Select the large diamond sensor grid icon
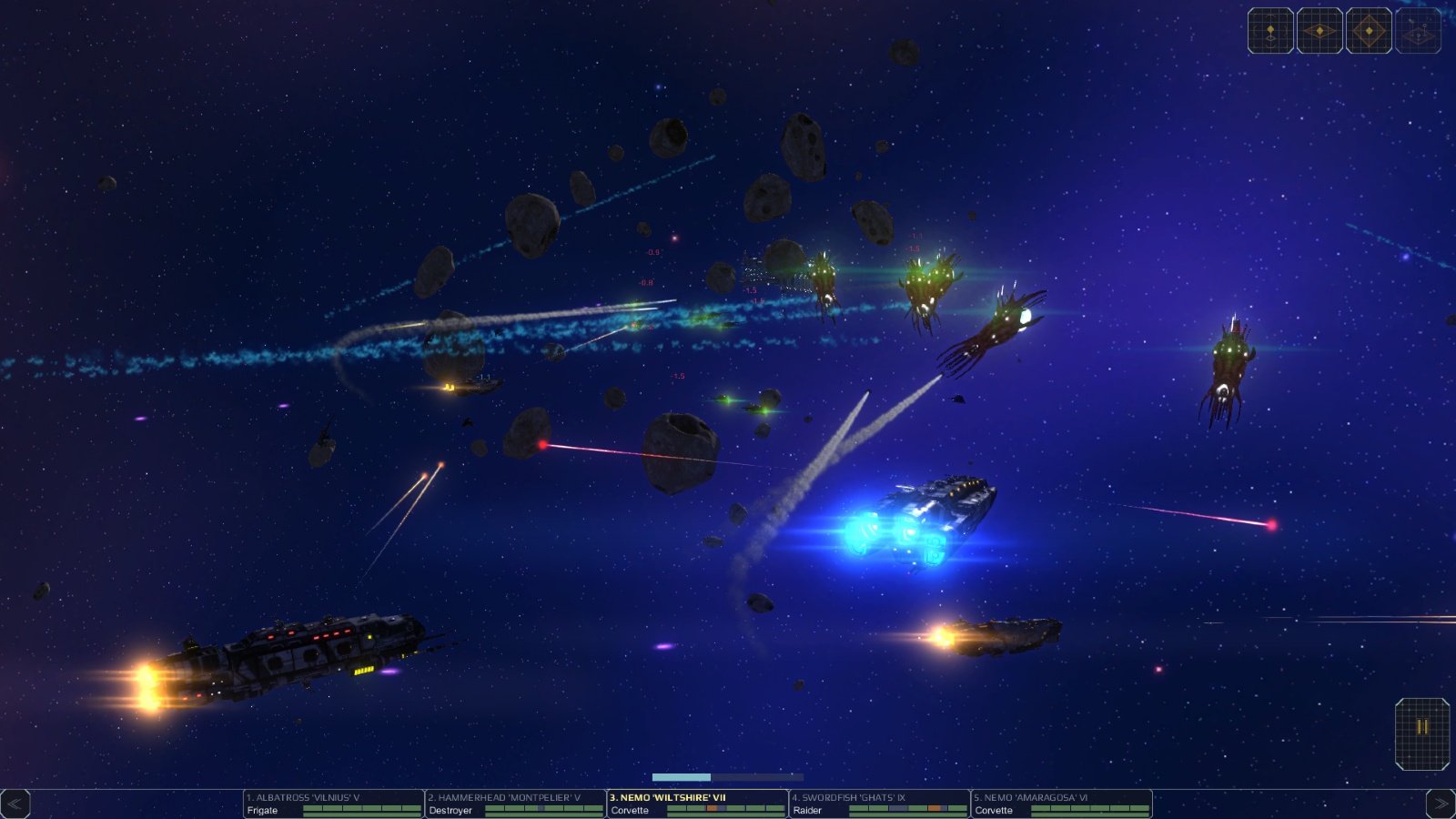The height and width of the screenshot is (819, 1456). coord(1370,30)
